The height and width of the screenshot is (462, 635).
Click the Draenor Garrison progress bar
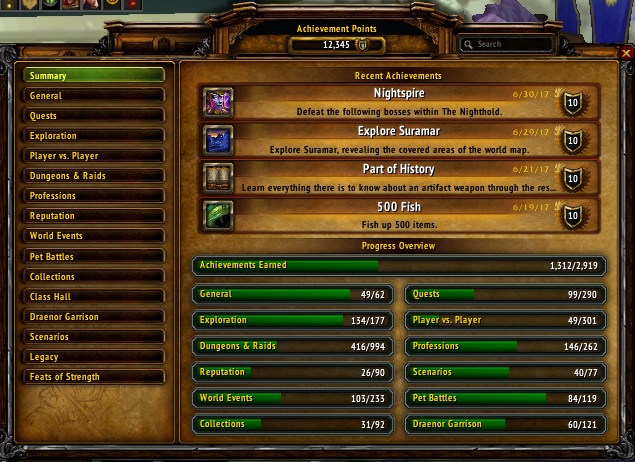(x=505, y=424)
